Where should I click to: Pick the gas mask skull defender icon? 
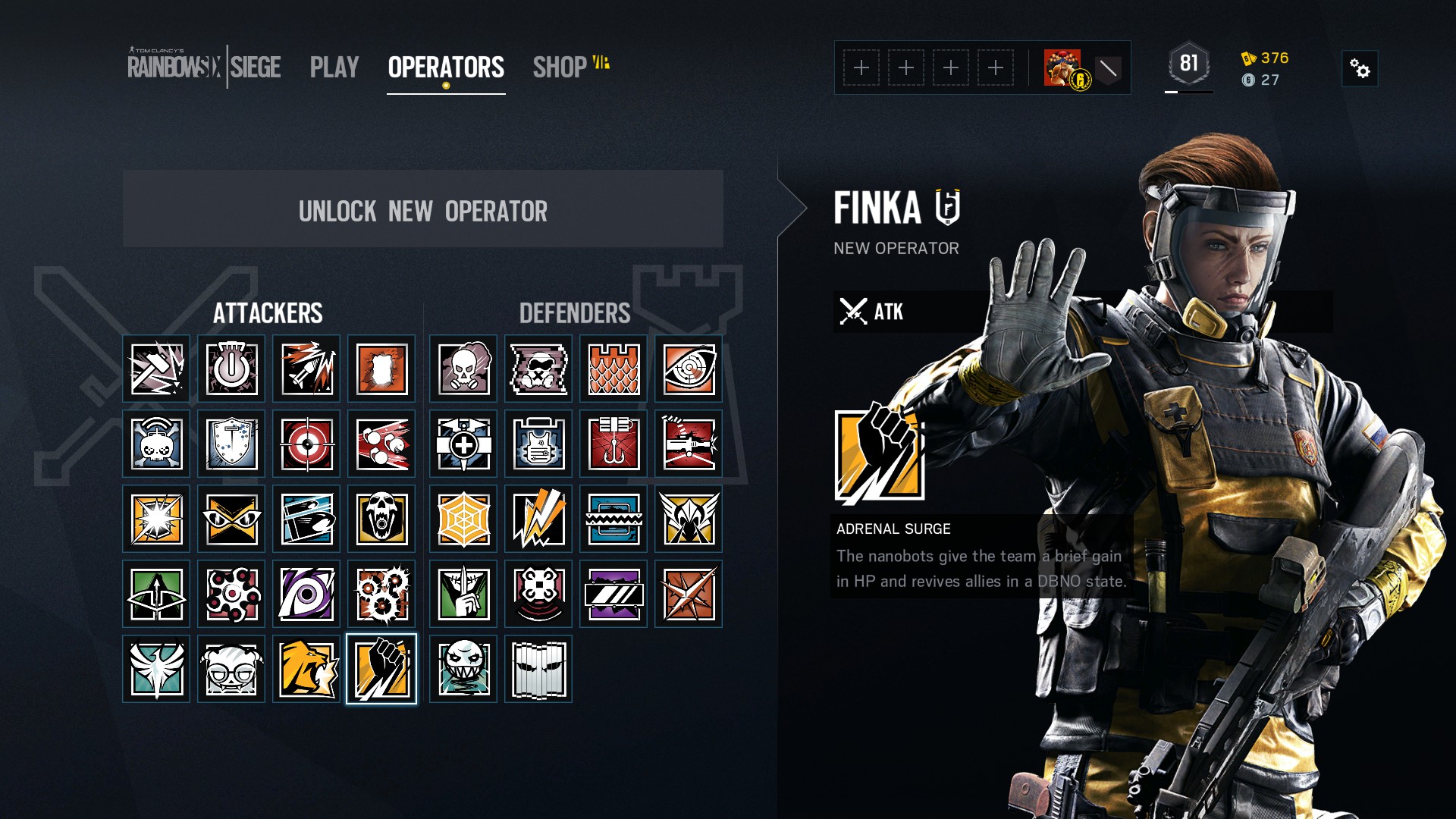(x=463, y=369)
